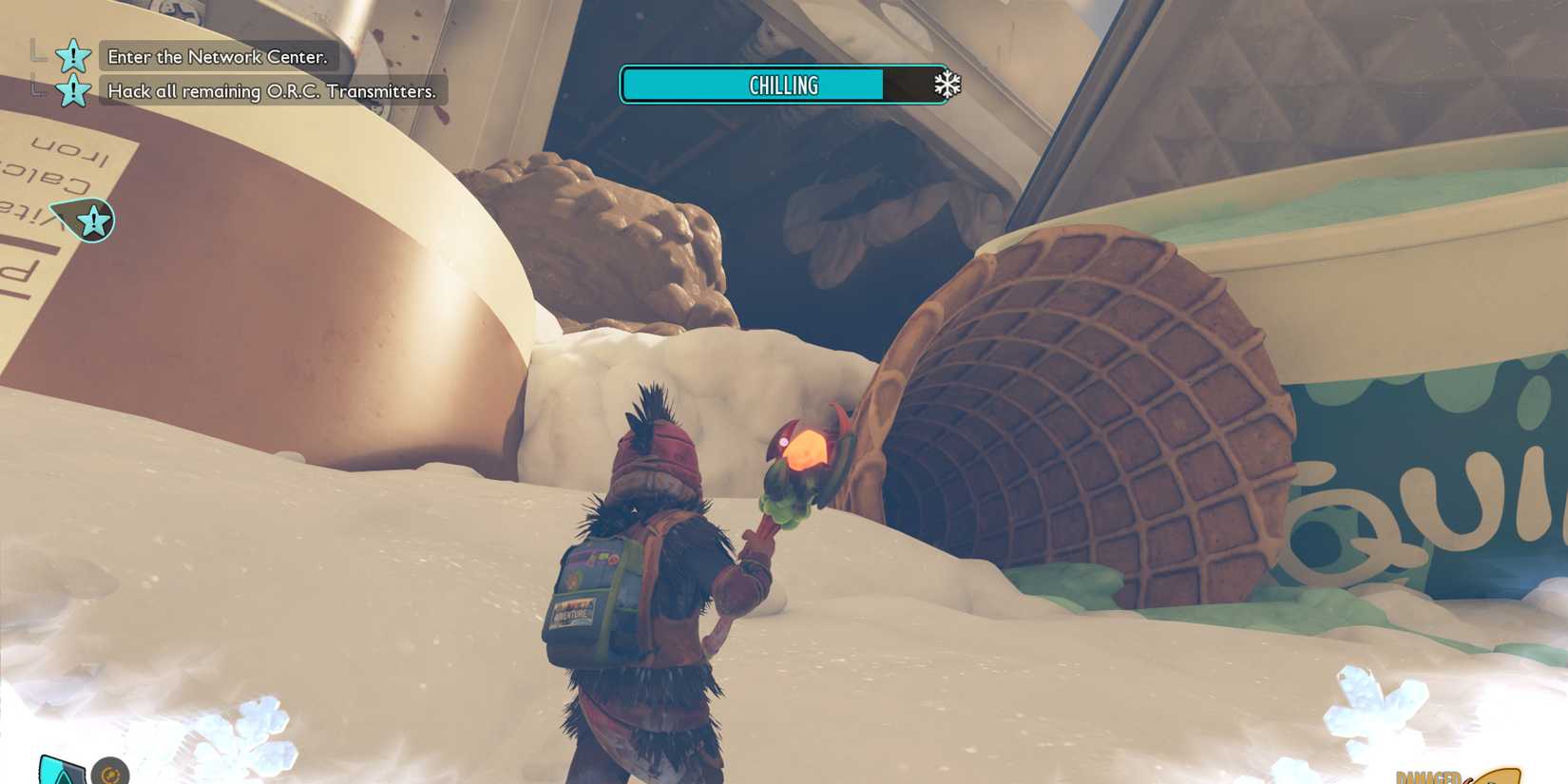Select the round gray icon with orange swirl

point(110,772)
